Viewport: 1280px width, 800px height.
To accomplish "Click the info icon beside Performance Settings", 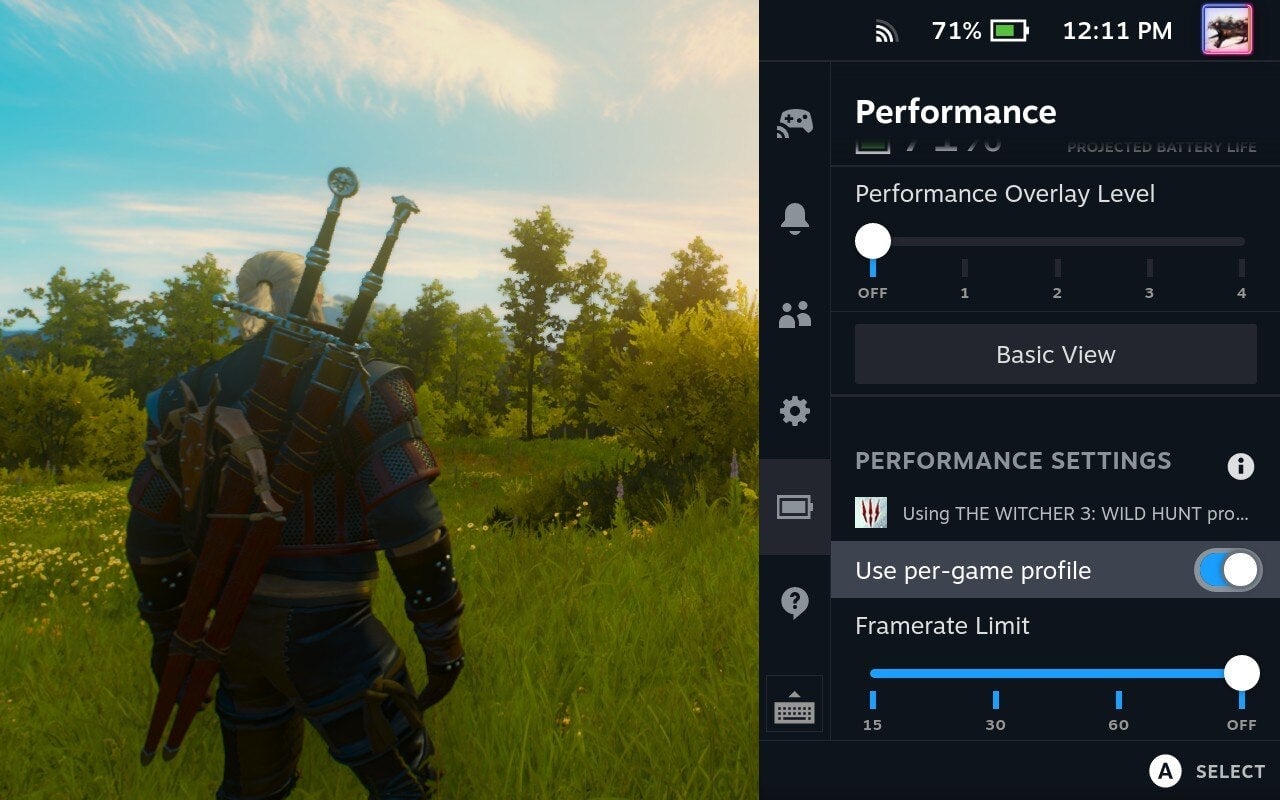I will (1241, 466).
